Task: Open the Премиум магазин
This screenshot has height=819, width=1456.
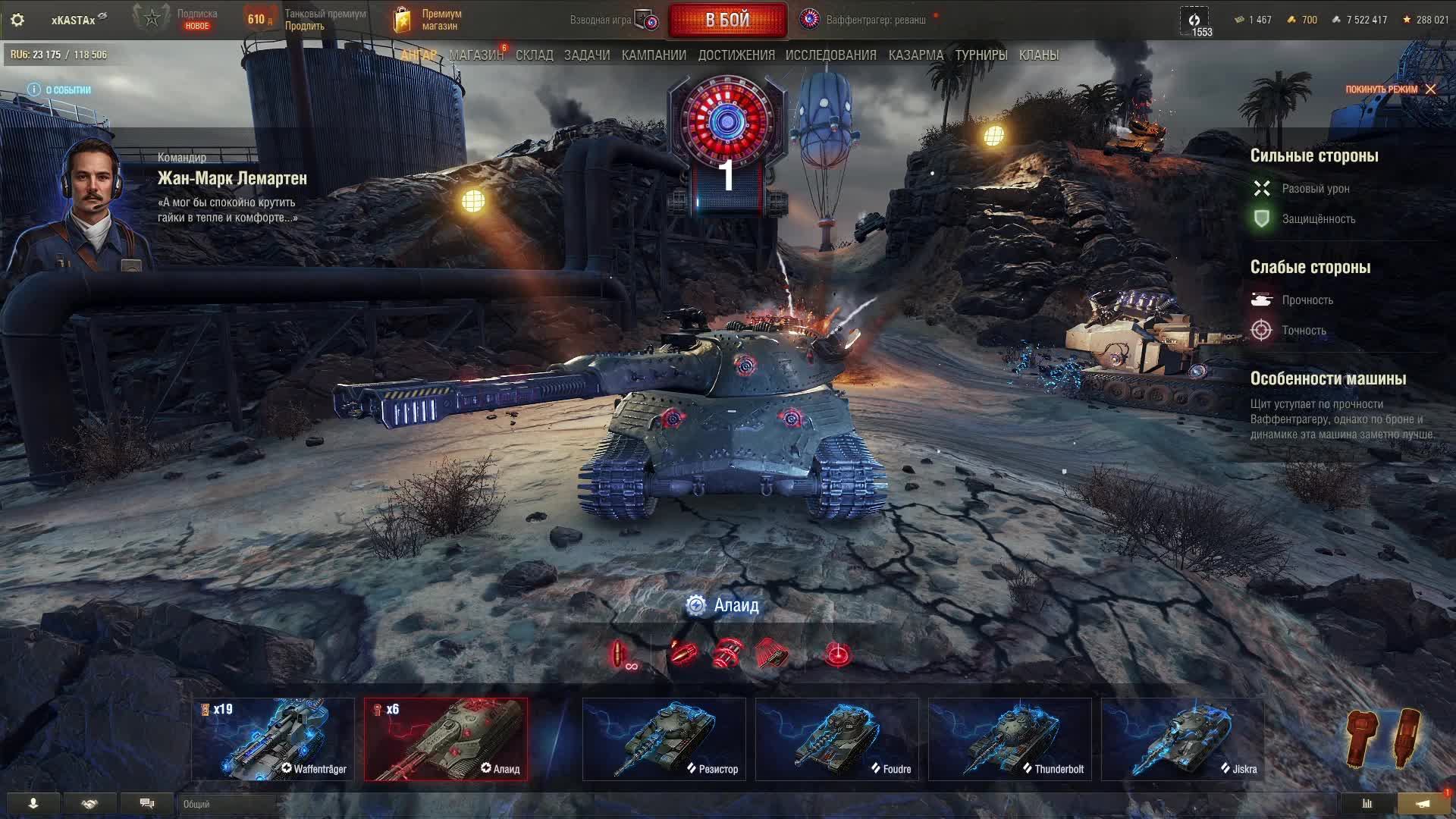Action: [x=428, y=20]
